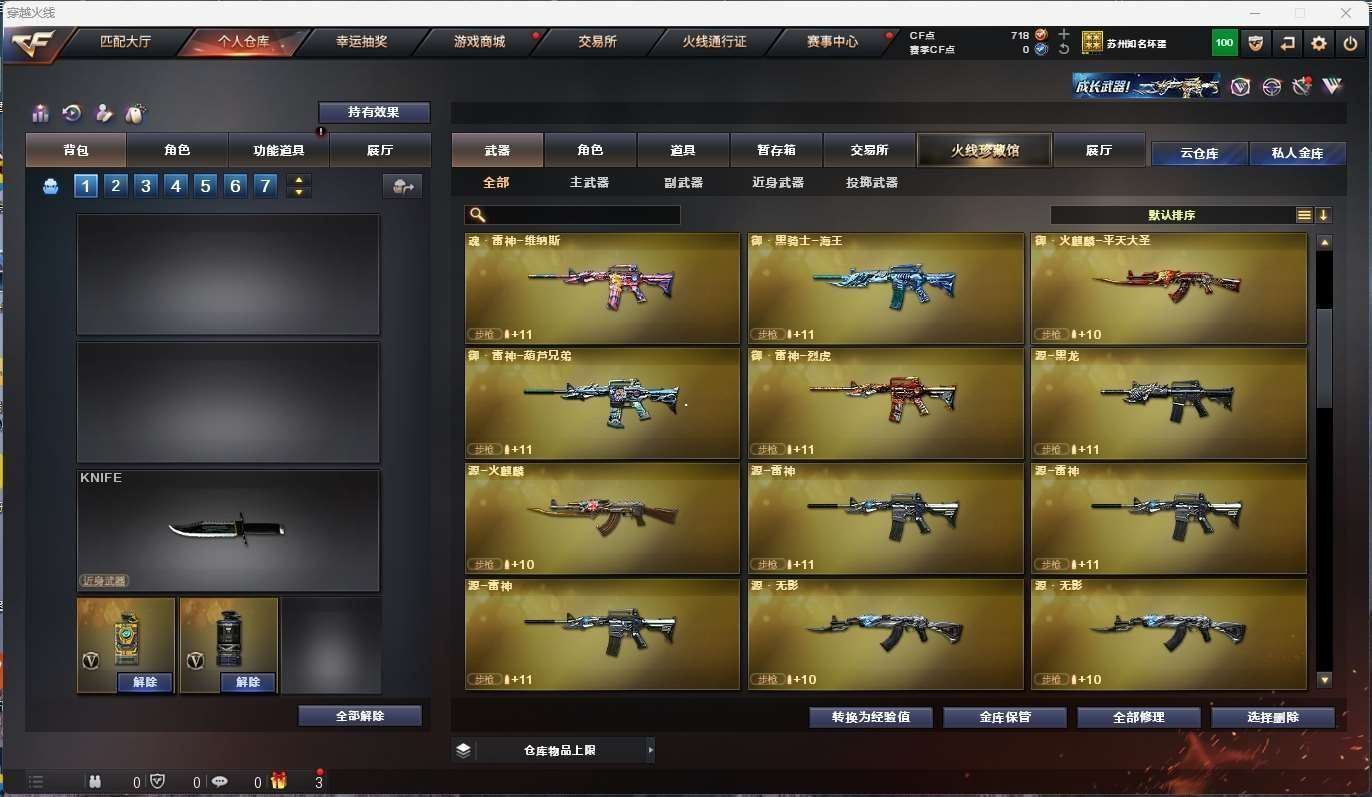
Task: Click 全部解除 to unequip everything
Action: pyautogui.click(x=360, y=716)
